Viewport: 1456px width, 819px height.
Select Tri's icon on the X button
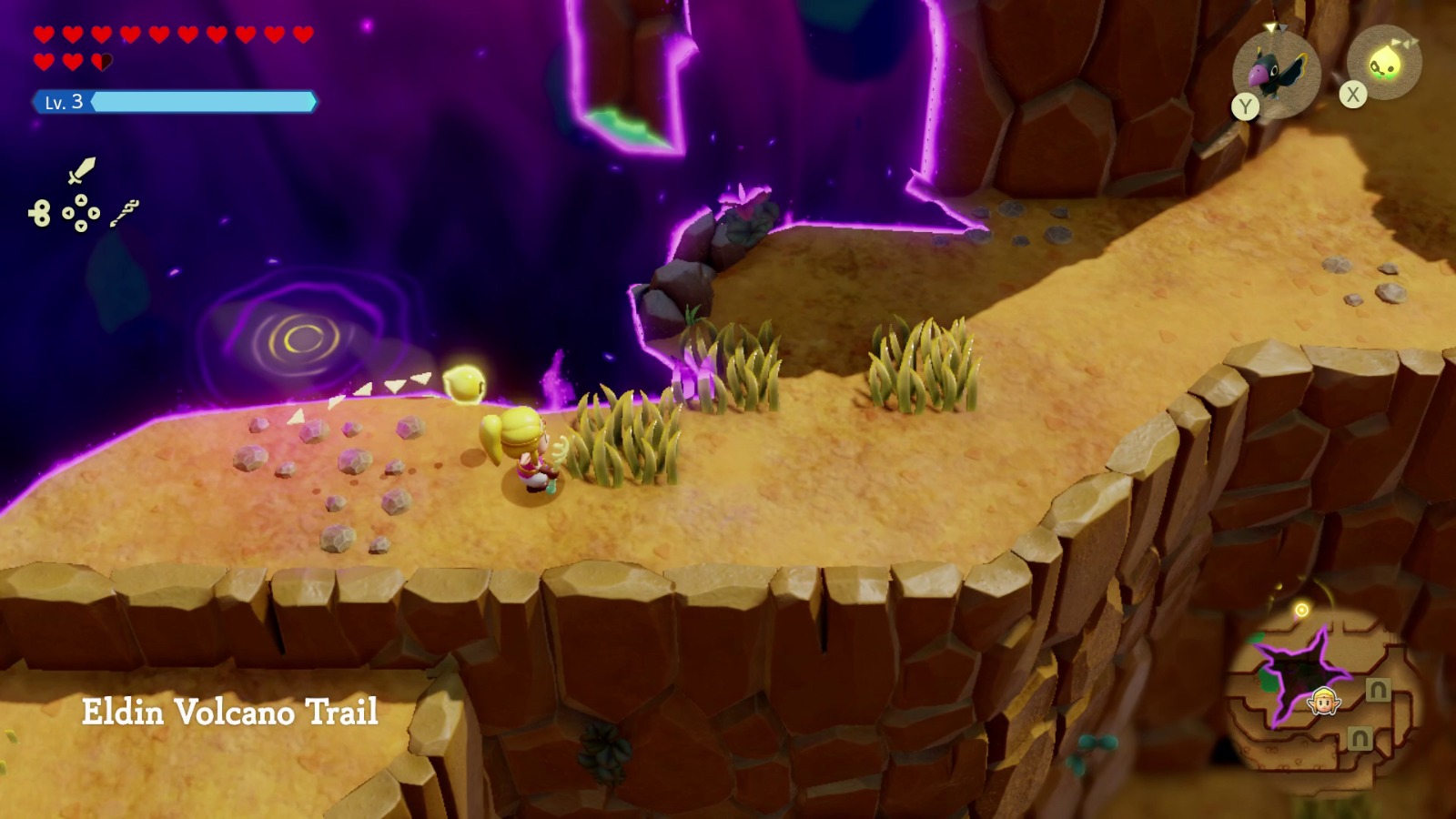tap(1385, 66)
